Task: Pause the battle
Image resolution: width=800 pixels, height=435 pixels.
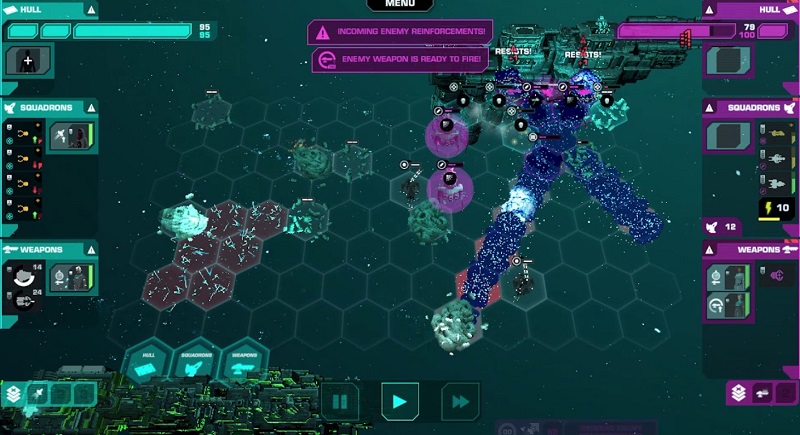Action: [x=340, y=402]
